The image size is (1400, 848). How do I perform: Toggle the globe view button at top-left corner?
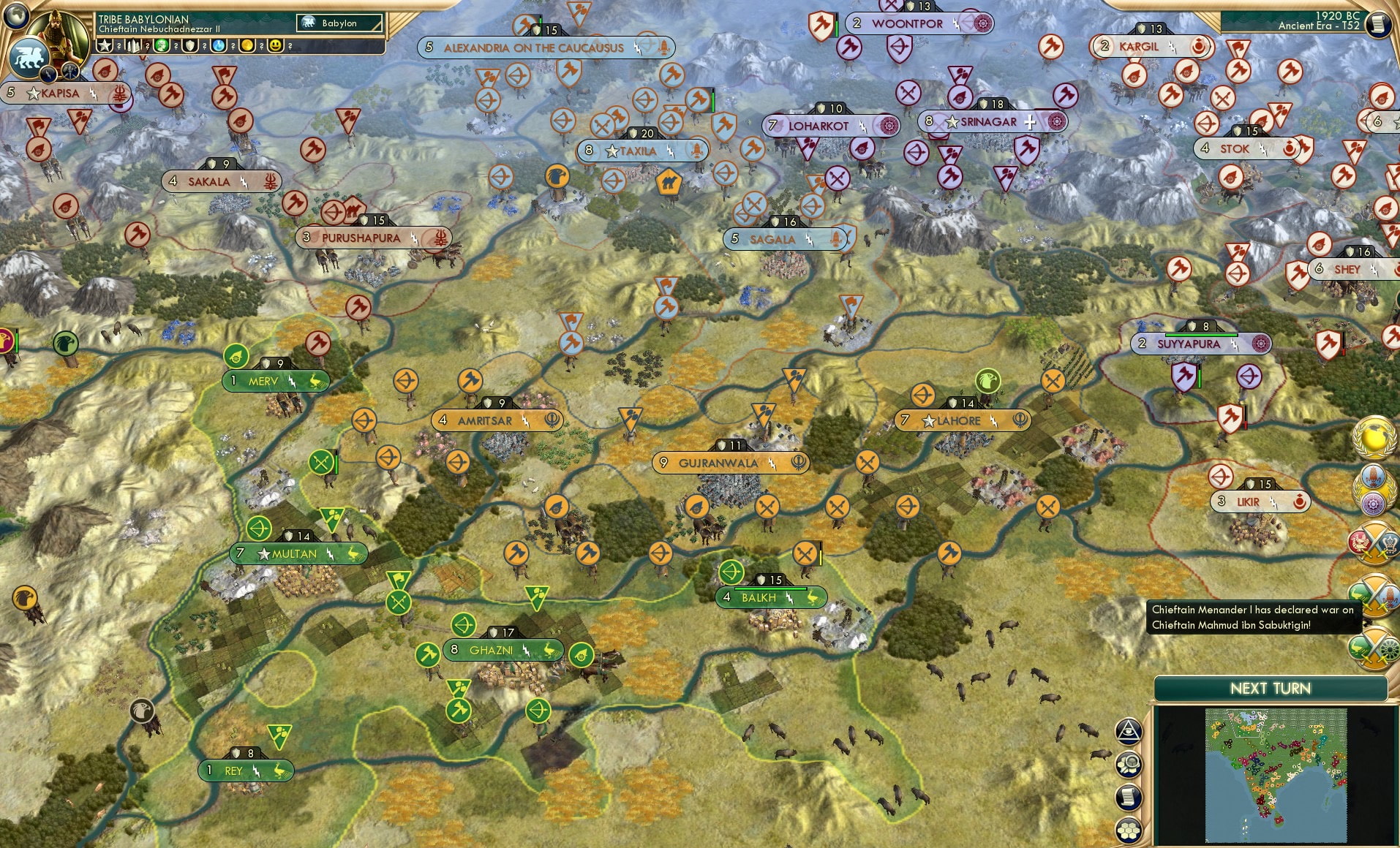[16, 18]
